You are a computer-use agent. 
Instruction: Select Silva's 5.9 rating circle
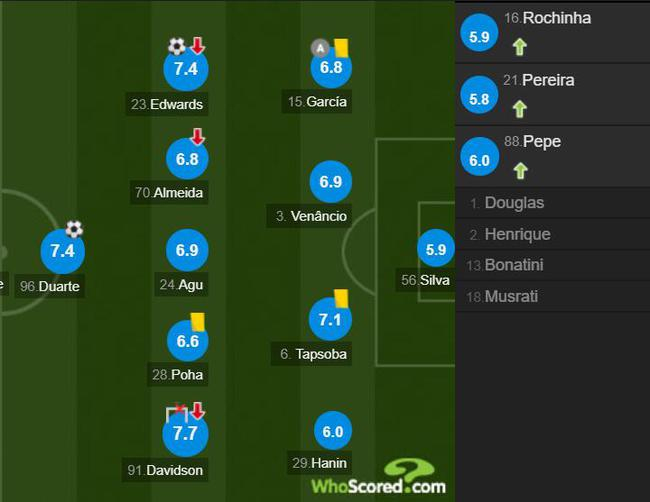click(435, 250)
